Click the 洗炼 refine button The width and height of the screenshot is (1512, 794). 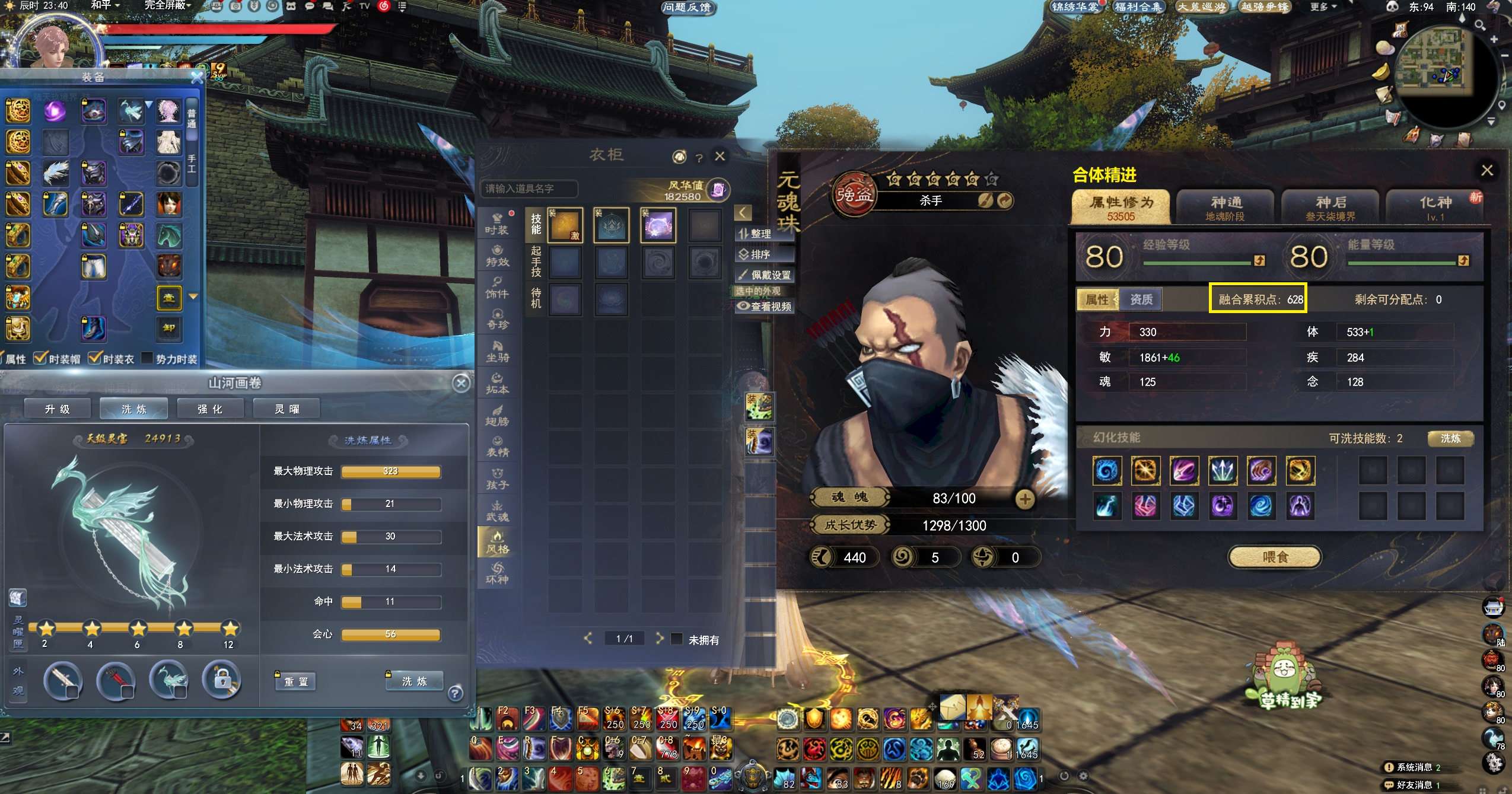pyautogui.click(x=415, y=681)
